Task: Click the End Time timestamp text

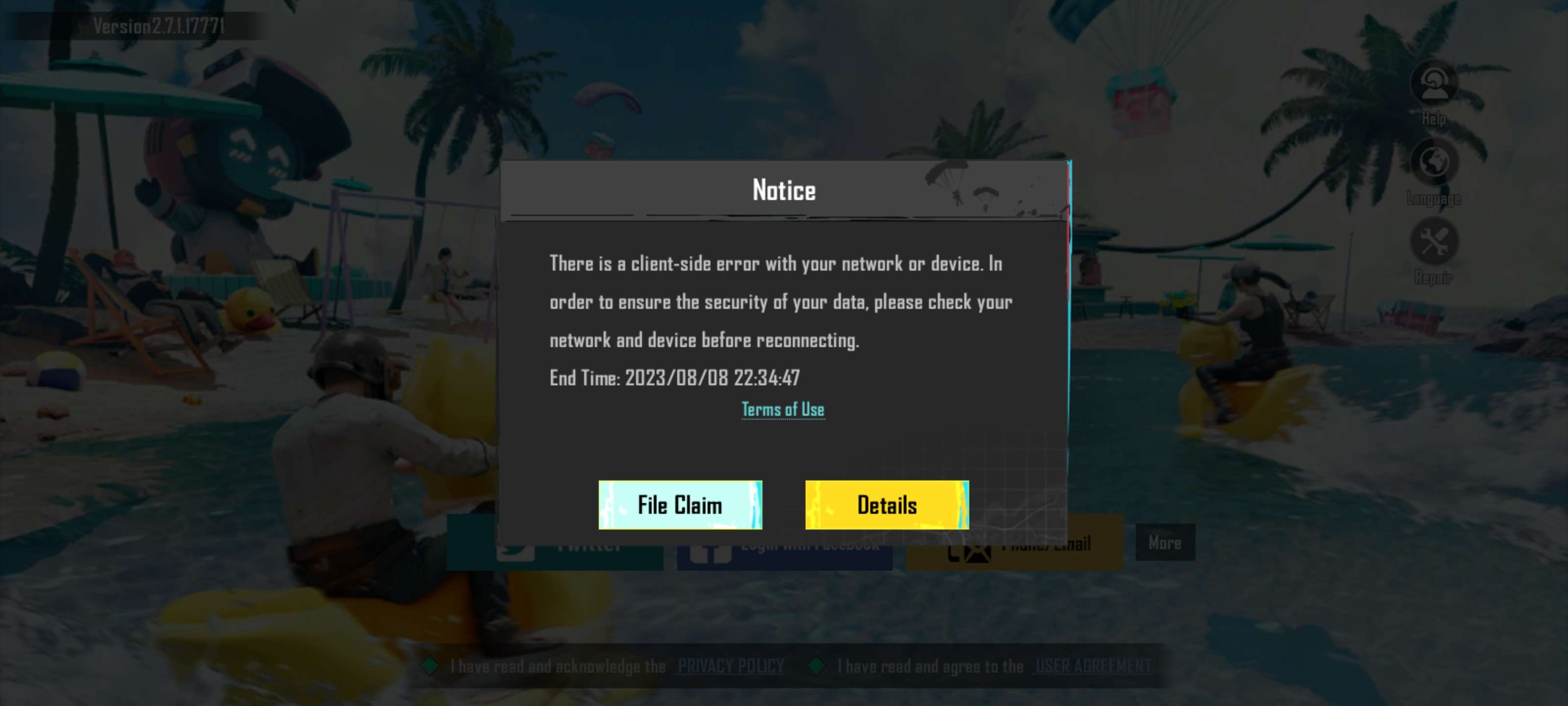Action: point(675,378)
